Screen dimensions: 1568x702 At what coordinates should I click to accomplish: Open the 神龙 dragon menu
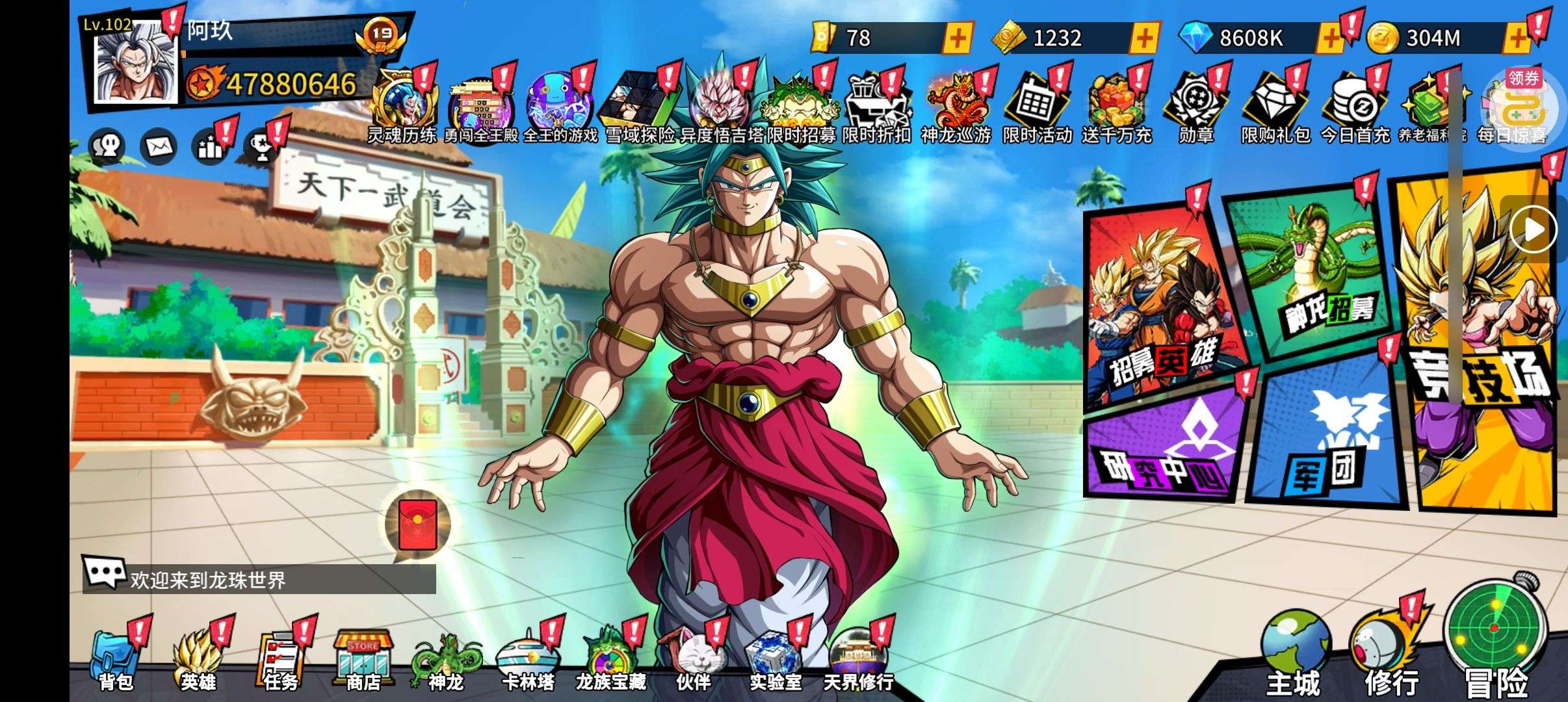(445, 660)
